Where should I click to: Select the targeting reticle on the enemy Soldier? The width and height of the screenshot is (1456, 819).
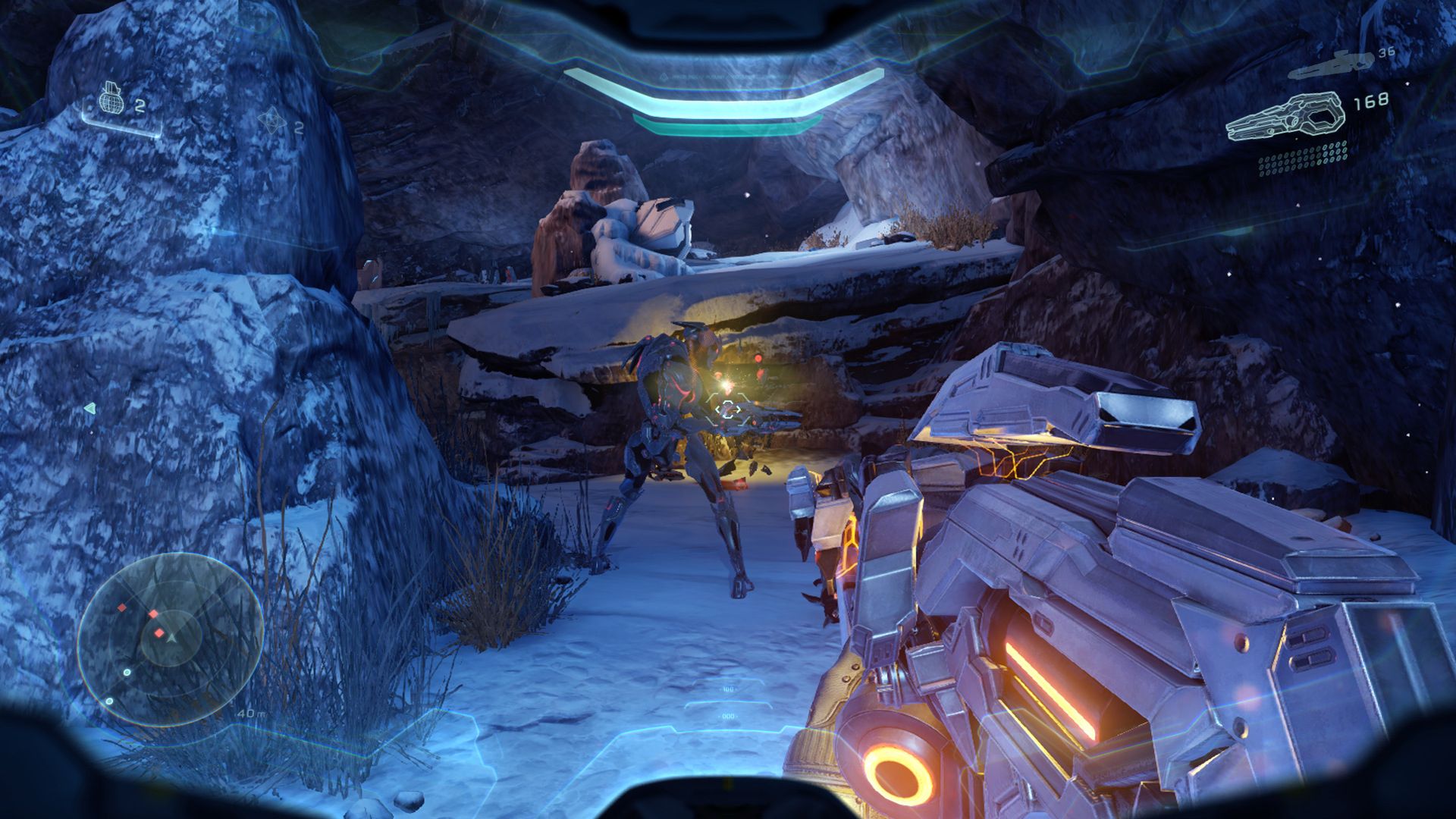tap(728, 409)
